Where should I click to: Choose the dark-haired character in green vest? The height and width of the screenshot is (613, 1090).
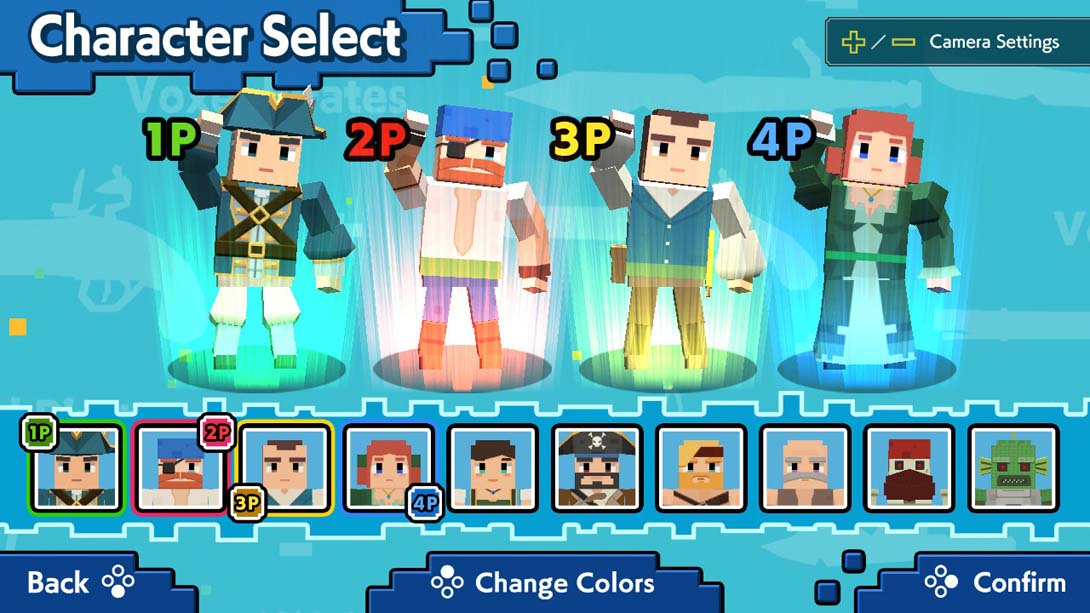pos(493,469)
